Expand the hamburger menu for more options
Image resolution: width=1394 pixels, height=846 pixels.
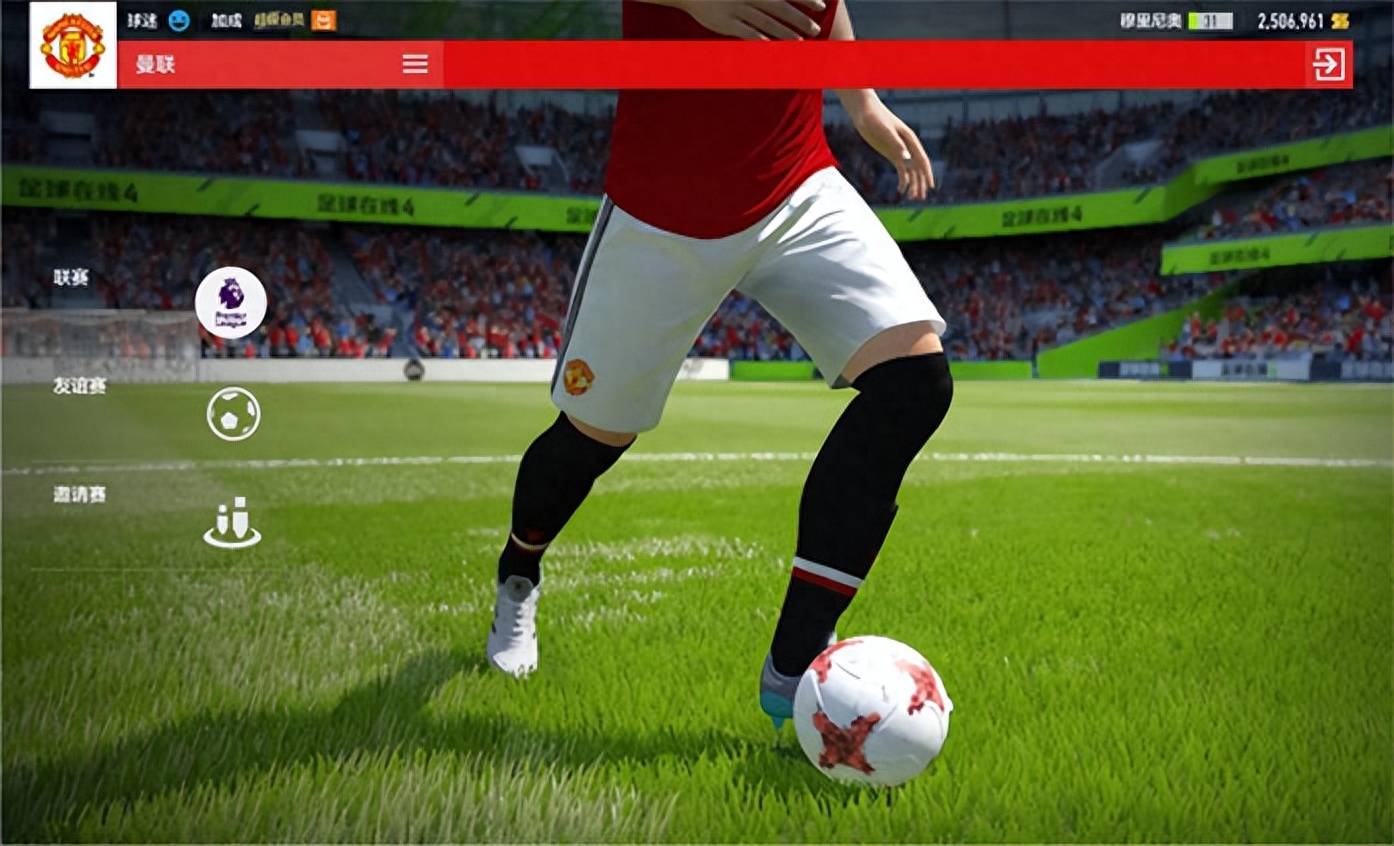tap(415, 64)
